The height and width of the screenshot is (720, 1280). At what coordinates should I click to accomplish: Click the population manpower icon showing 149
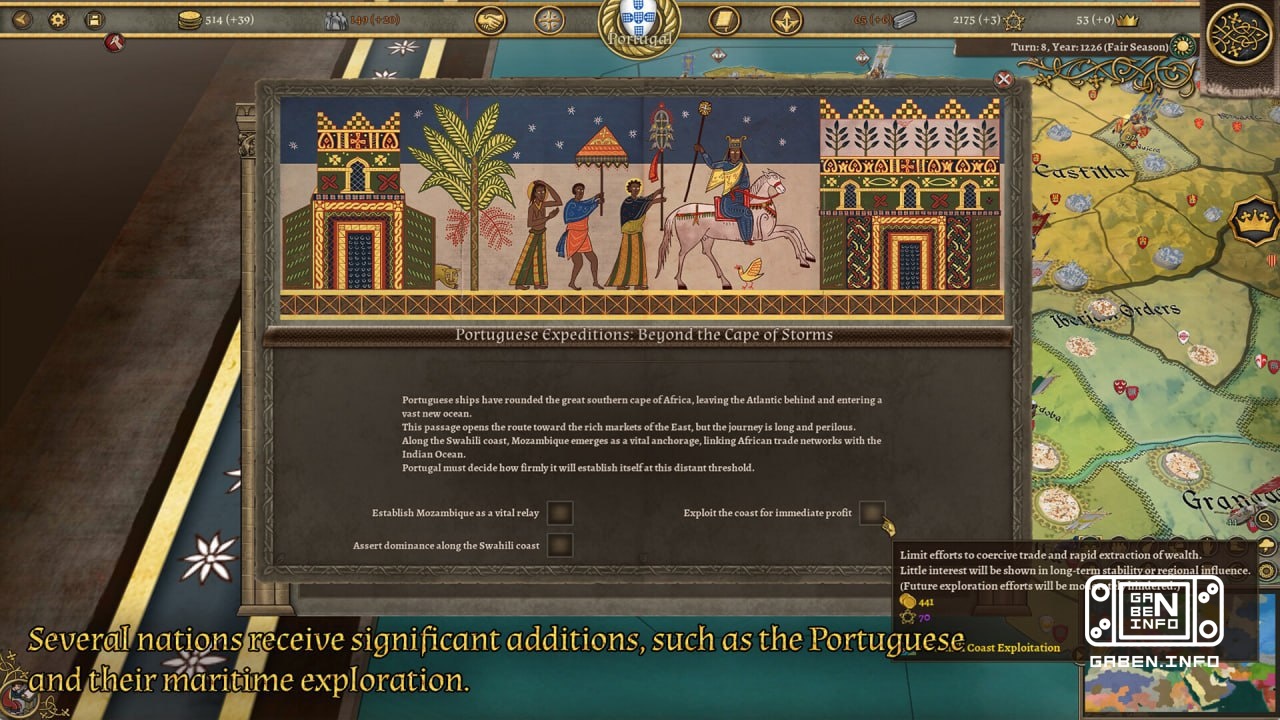337,19
